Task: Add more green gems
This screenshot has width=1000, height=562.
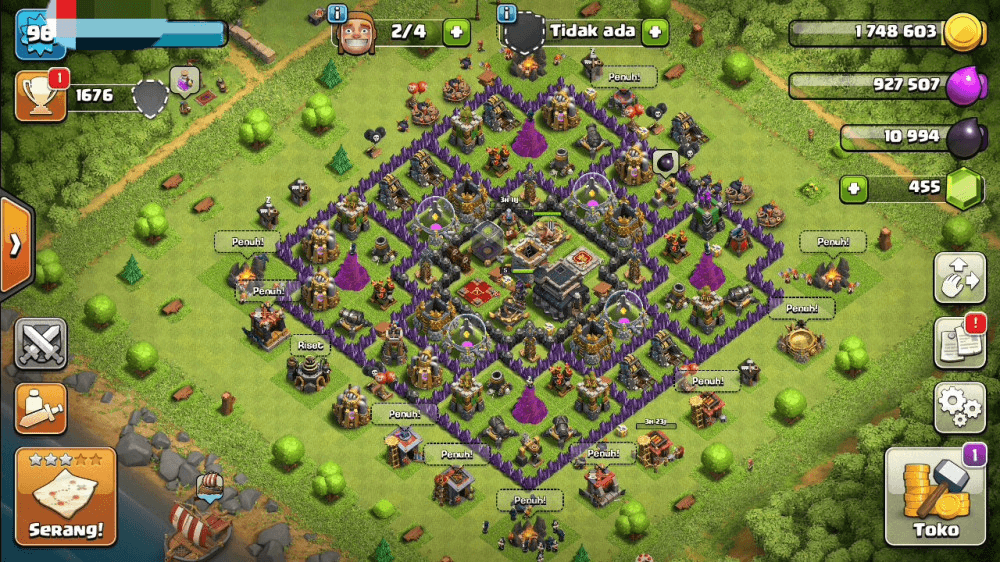Action: [853, 187]
